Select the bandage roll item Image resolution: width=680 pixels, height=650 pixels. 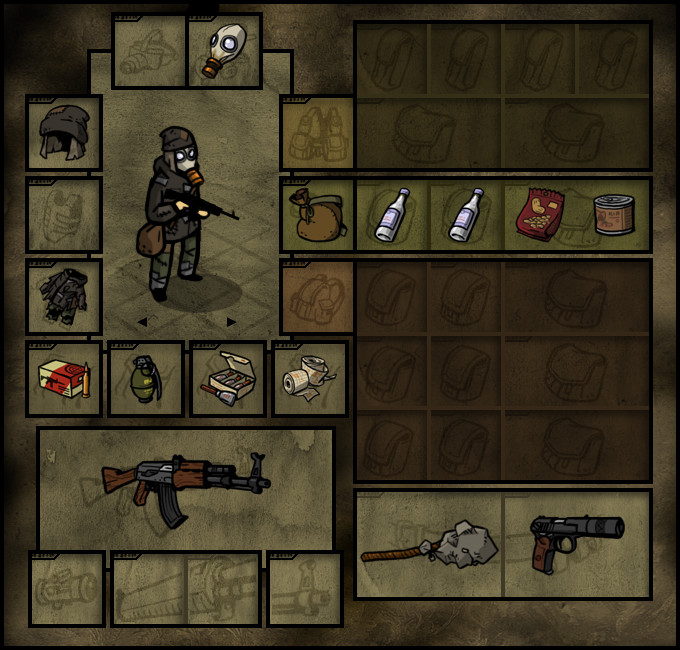click(x=310, y=379)
